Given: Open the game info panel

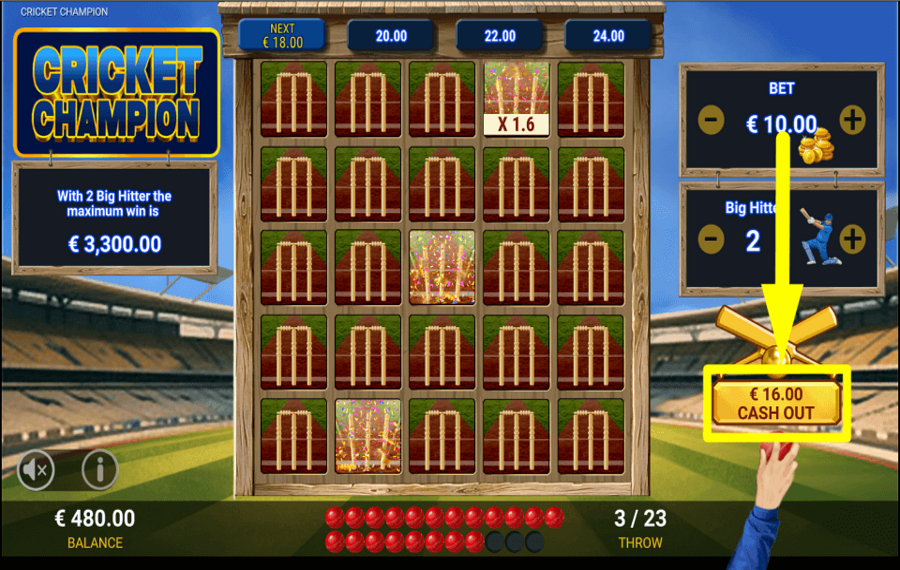Looking at the screenshot, I should pyautogui.click(x=99, y=468).
